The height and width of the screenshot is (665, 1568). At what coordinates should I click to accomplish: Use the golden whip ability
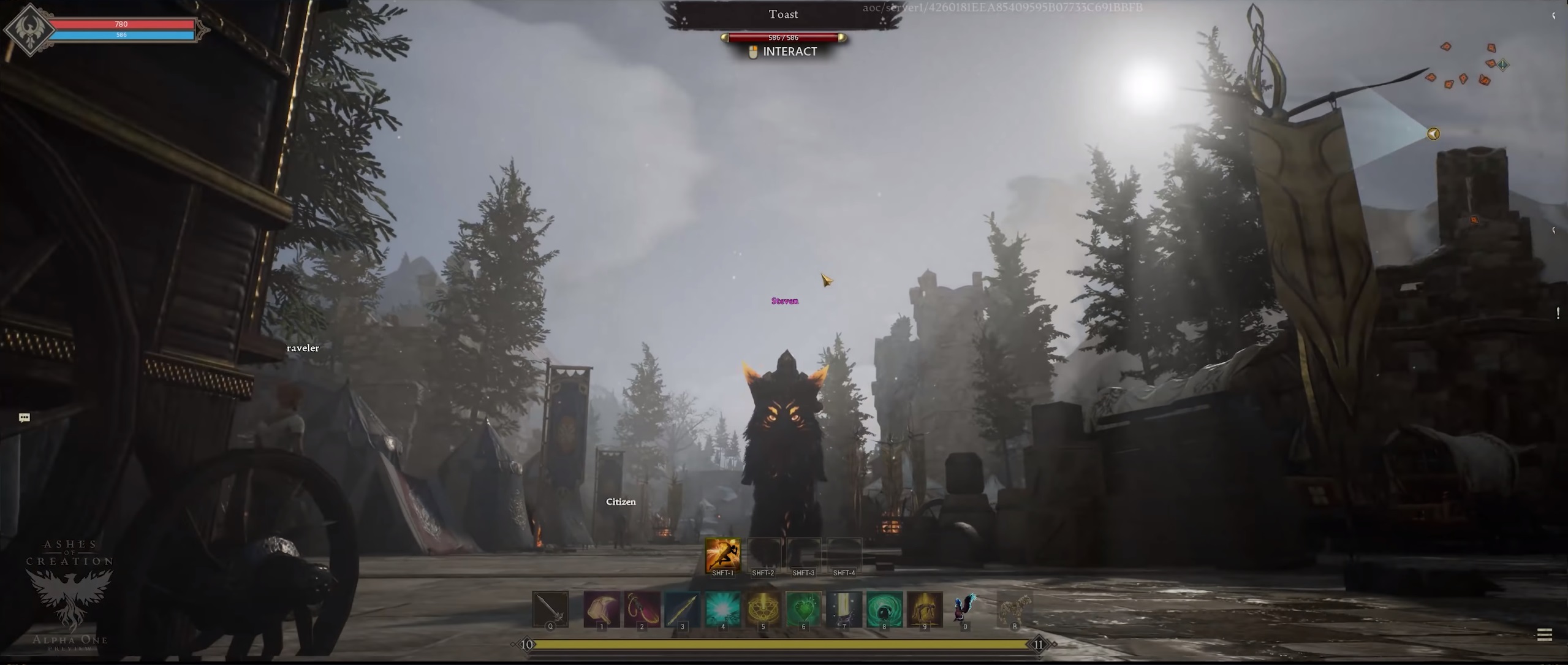coord(642,609)
